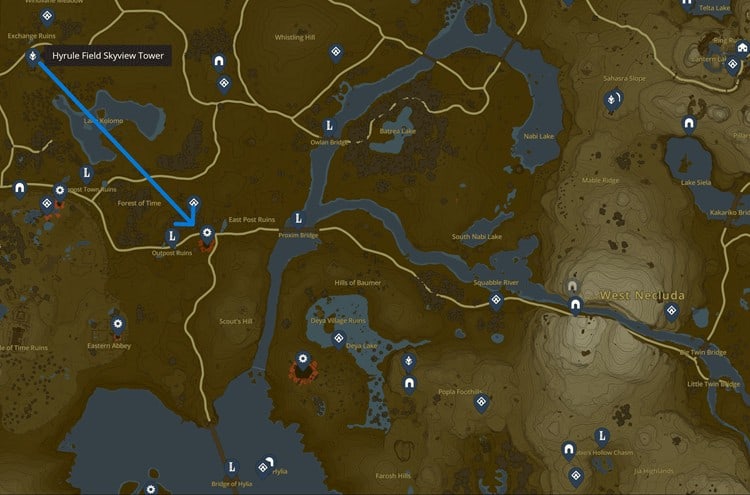Click the gear marker south of Deya Village Ruins
The image size is (750, 495).
coord(303,358)
